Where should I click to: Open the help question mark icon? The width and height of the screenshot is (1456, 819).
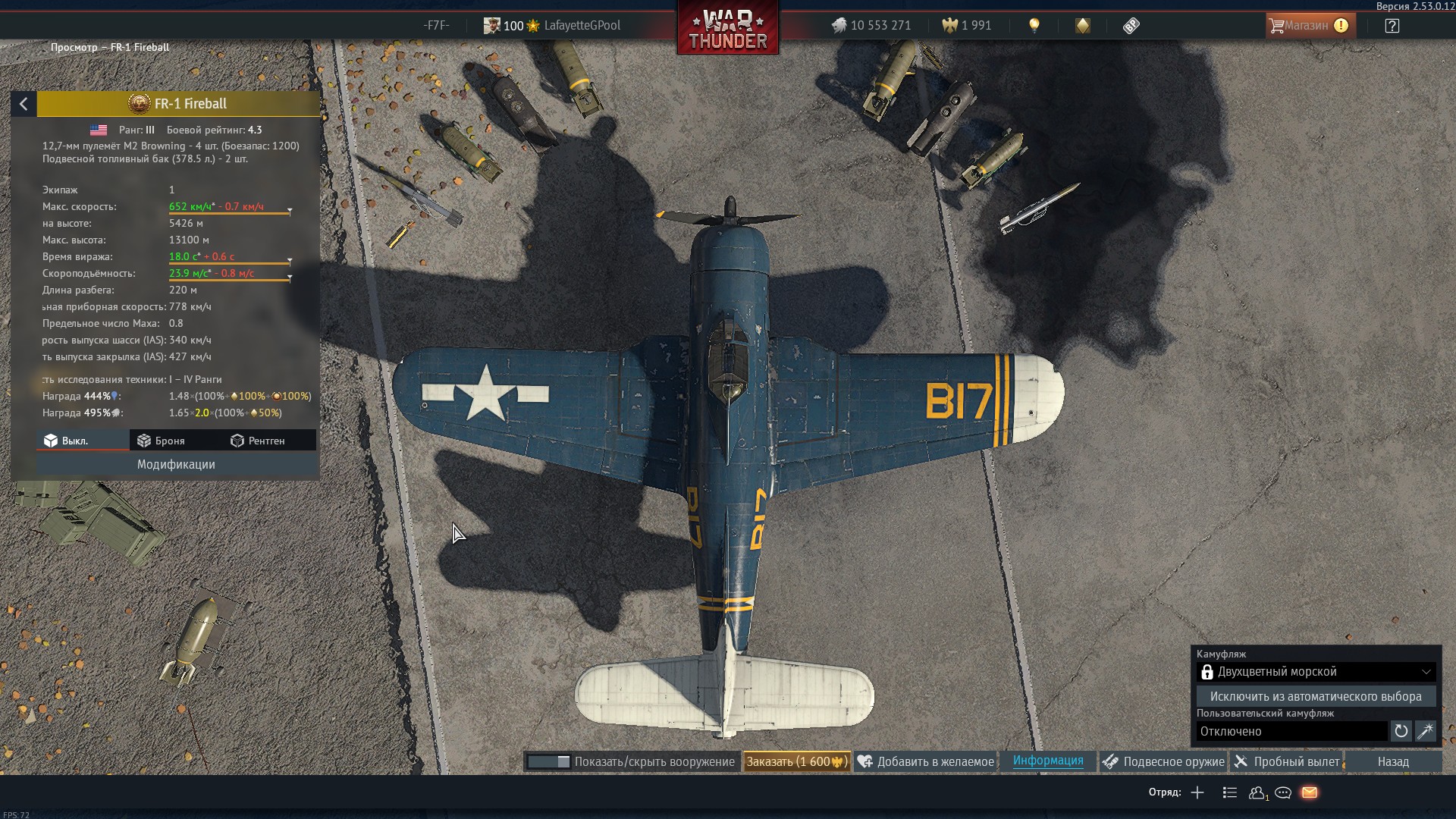click(x=1392, y=26)
